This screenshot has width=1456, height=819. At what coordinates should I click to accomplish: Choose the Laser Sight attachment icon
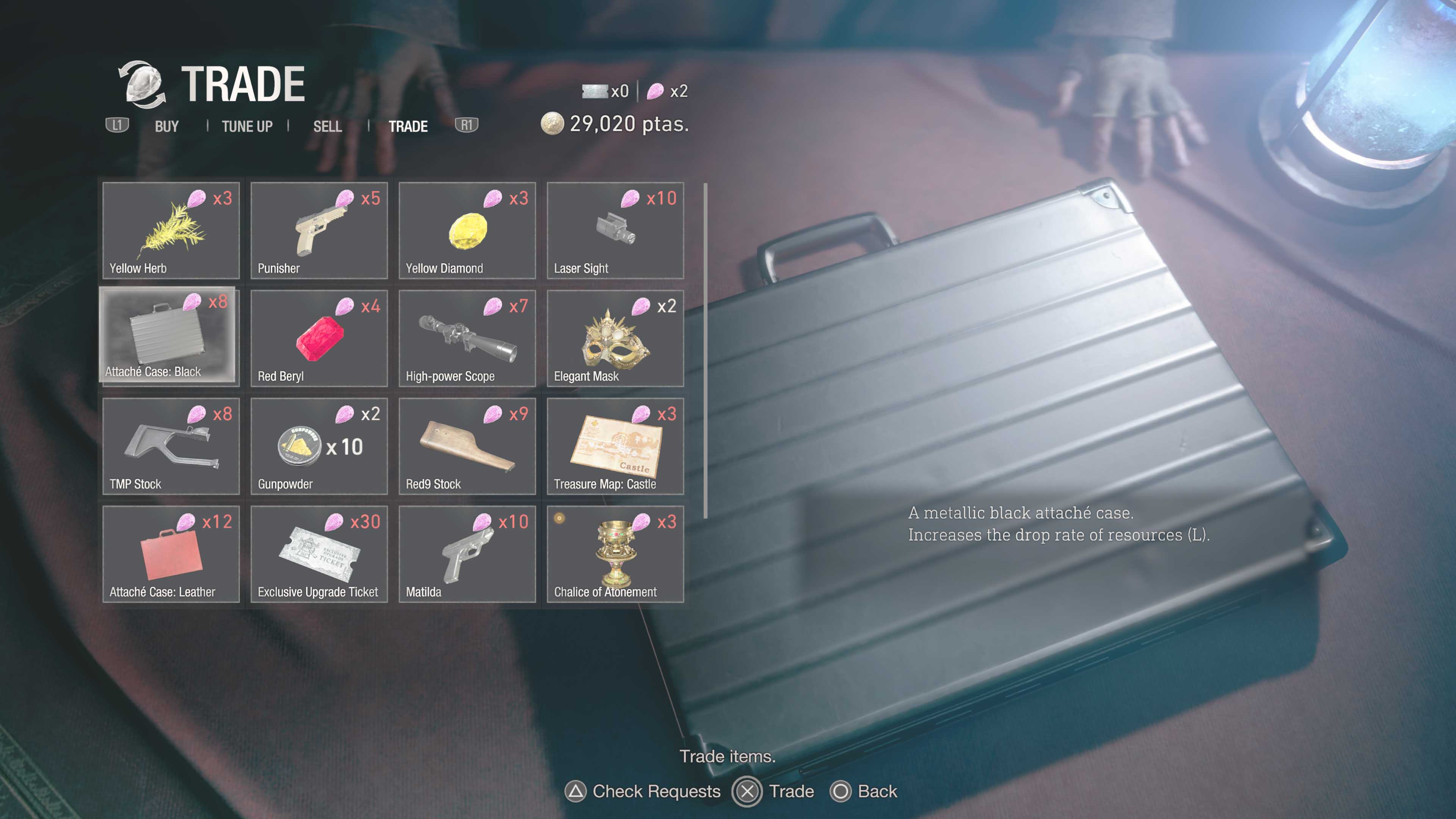coord(615,231)
